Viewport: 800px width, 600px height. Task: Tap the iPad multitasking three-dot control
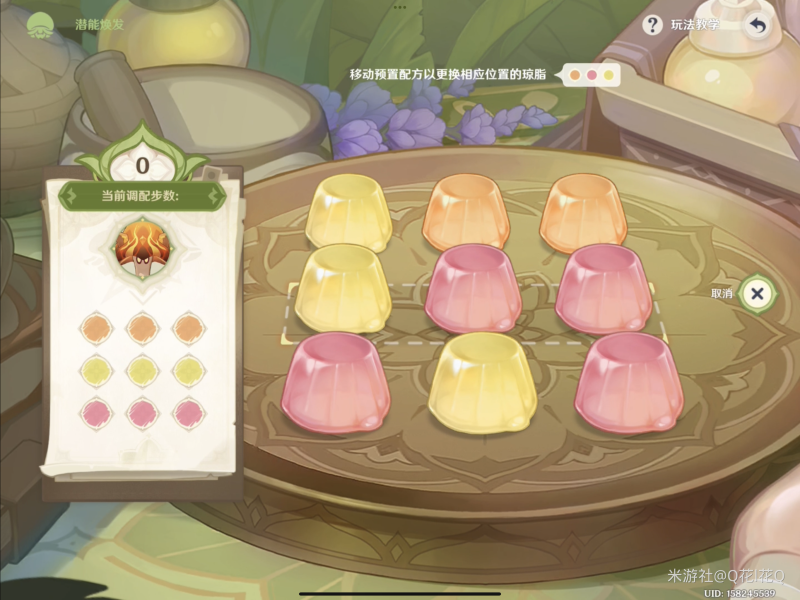pyautogui.click(x=400, y=6)
